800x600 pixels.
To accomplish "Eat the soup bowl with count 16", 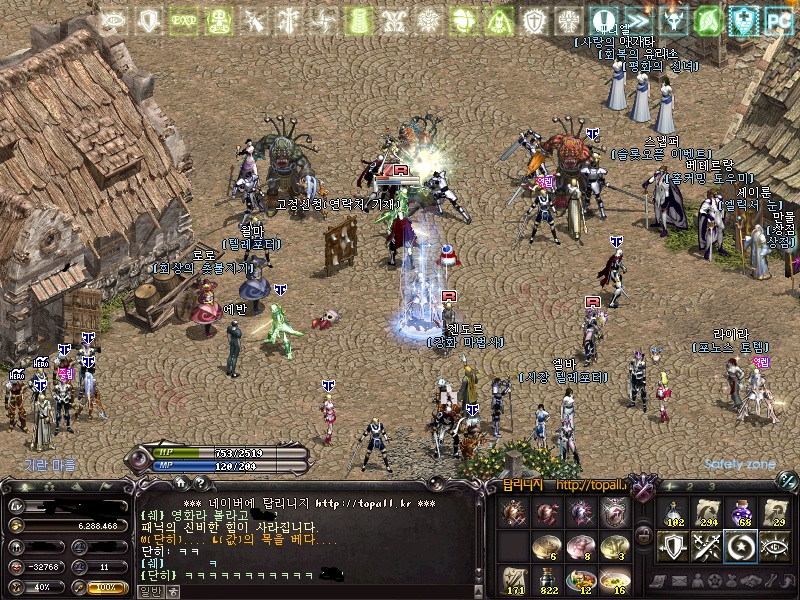I will 614,579.
